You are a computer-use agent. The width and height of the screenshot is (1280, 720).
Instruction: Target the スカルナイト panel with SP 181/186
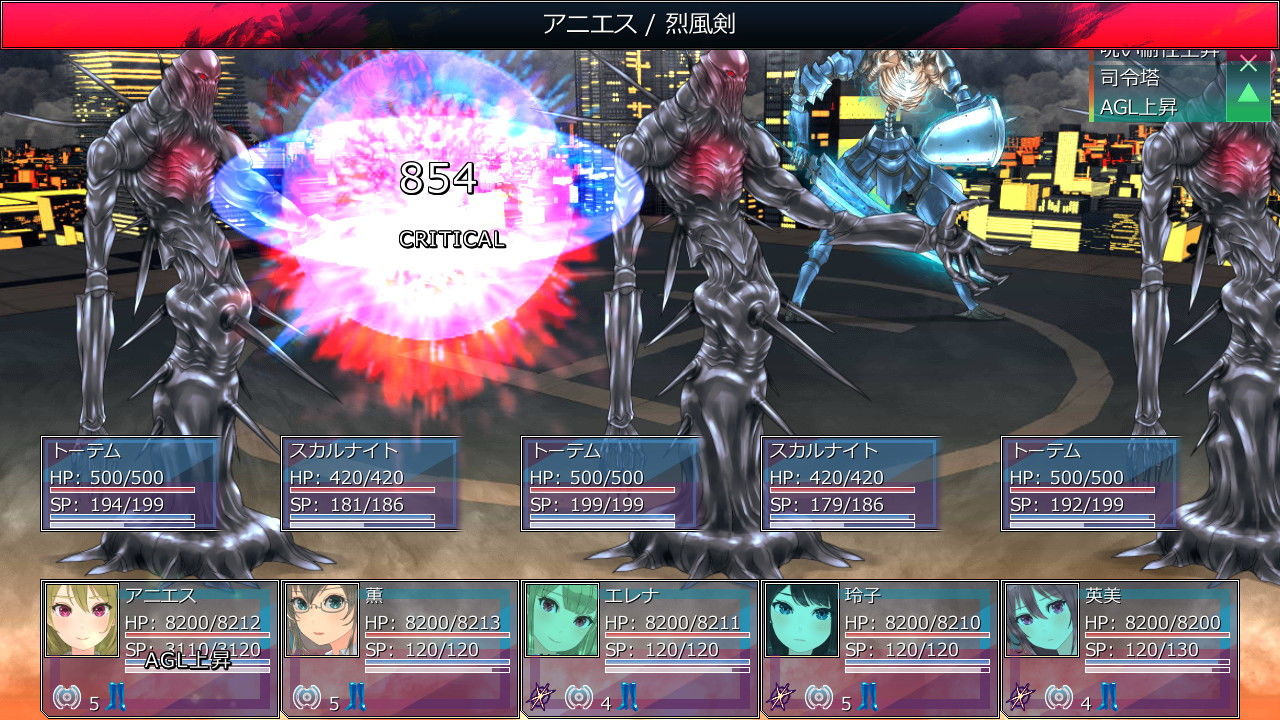[x=371, y=483]
